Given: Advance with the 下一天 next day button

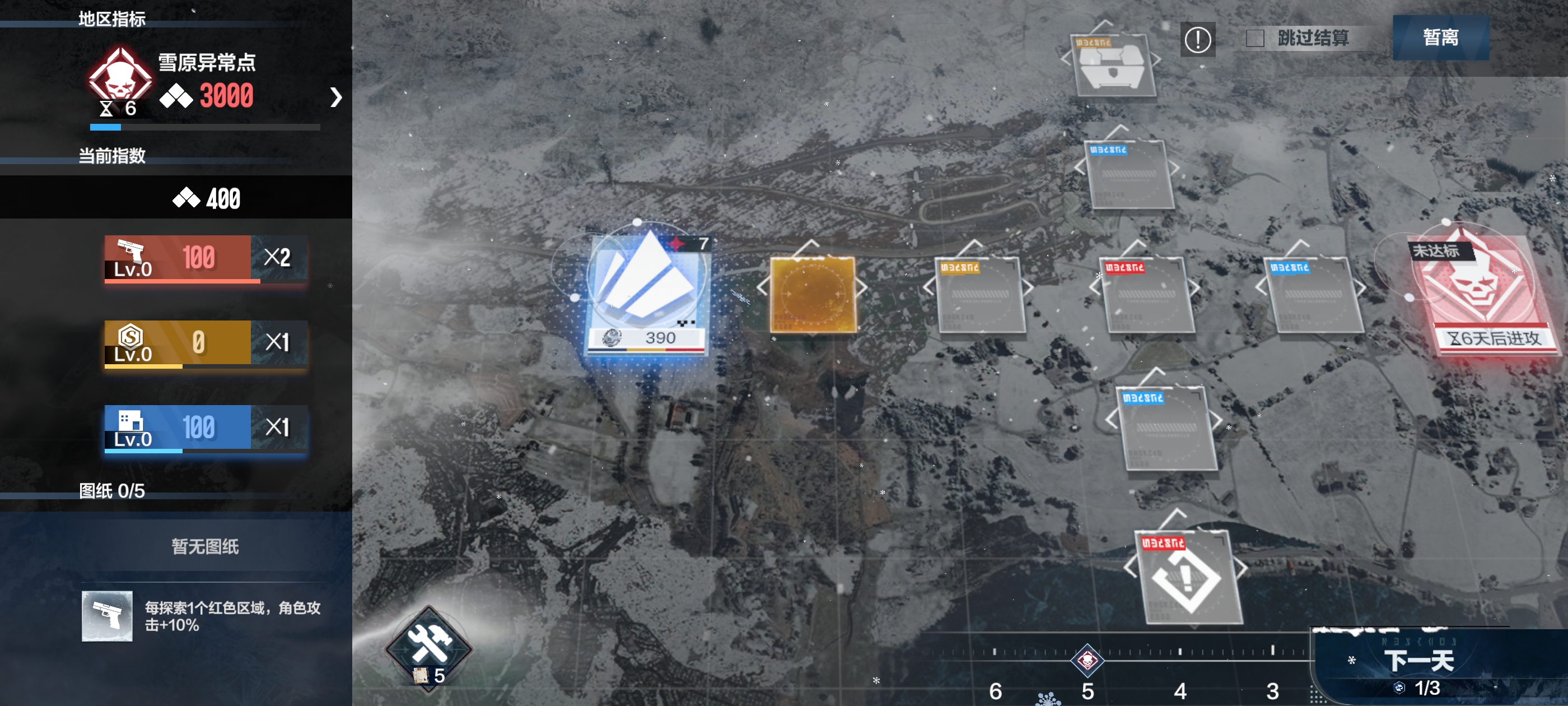Looking at the screenshot, I should point(1418,662).
